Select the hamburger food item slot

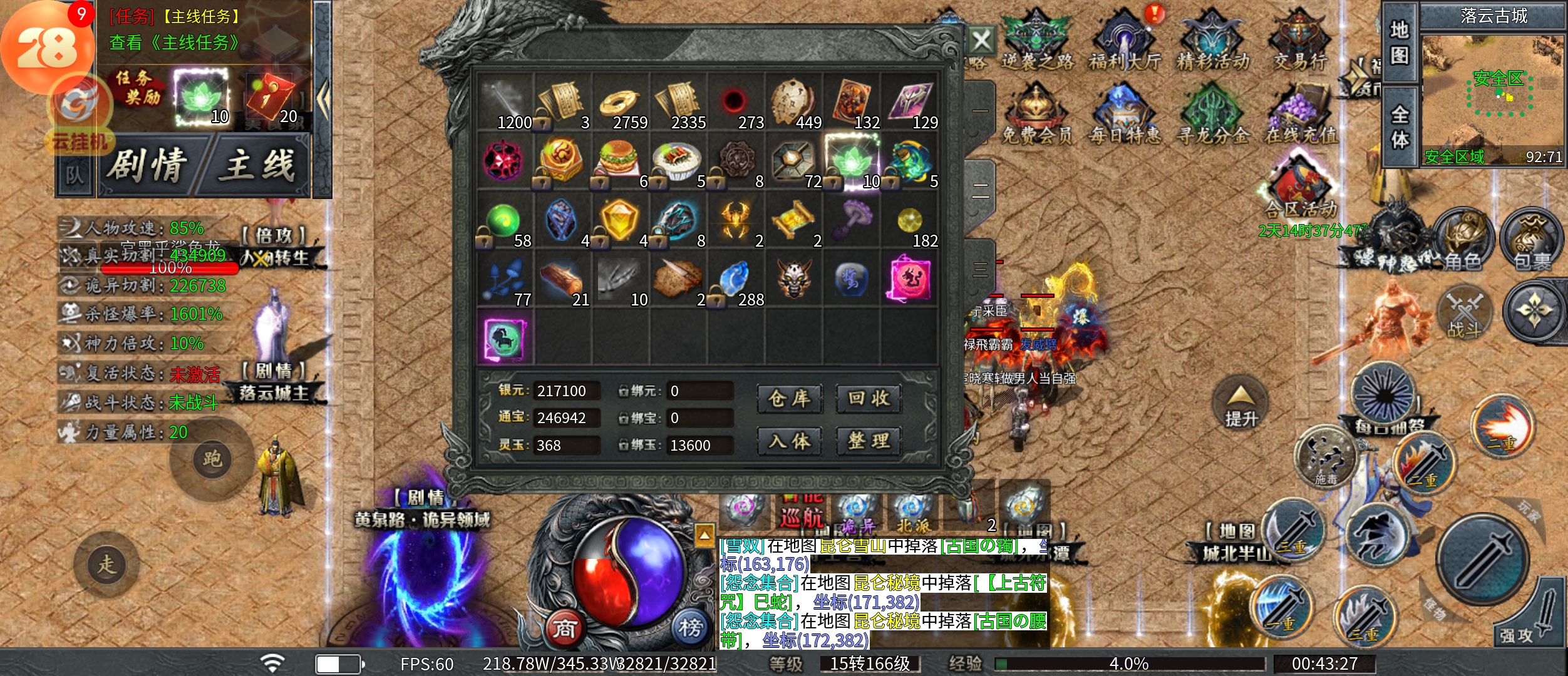pyautogui.click(x=620, y=161)
